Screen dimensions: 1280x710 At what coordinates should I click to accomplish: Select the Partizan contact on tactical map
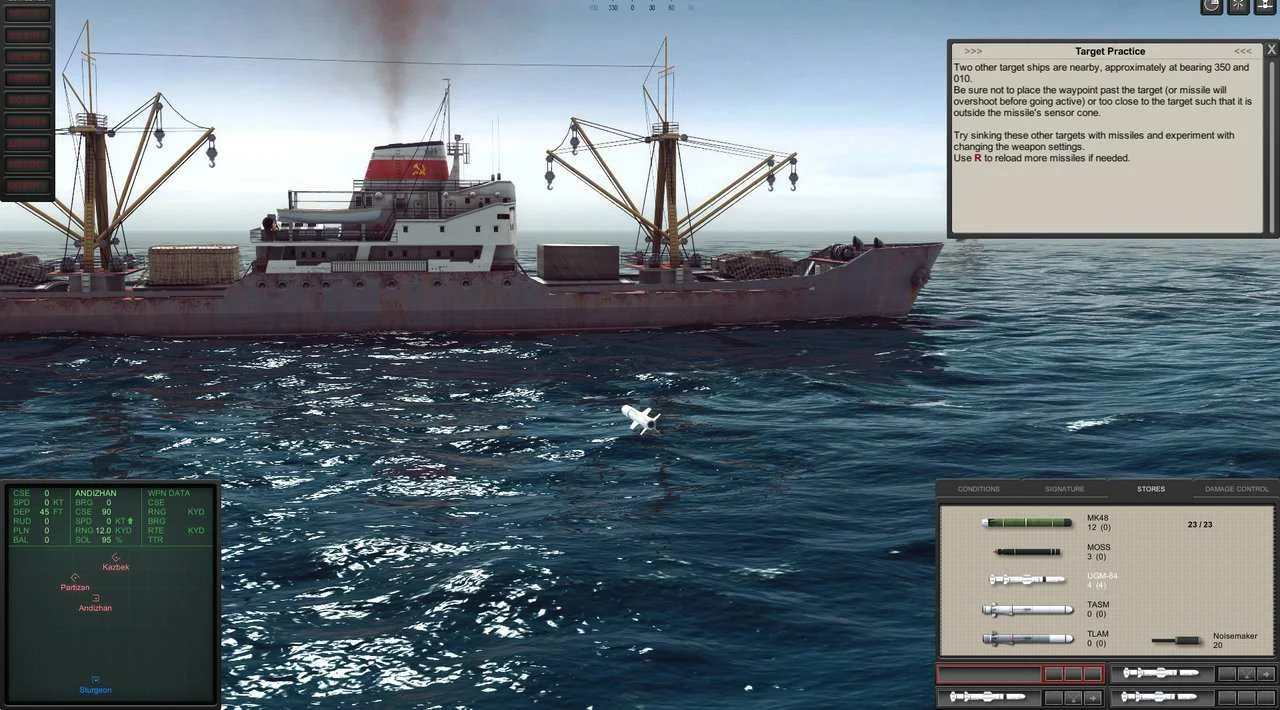pyautogui.click(x=75, y=578)
